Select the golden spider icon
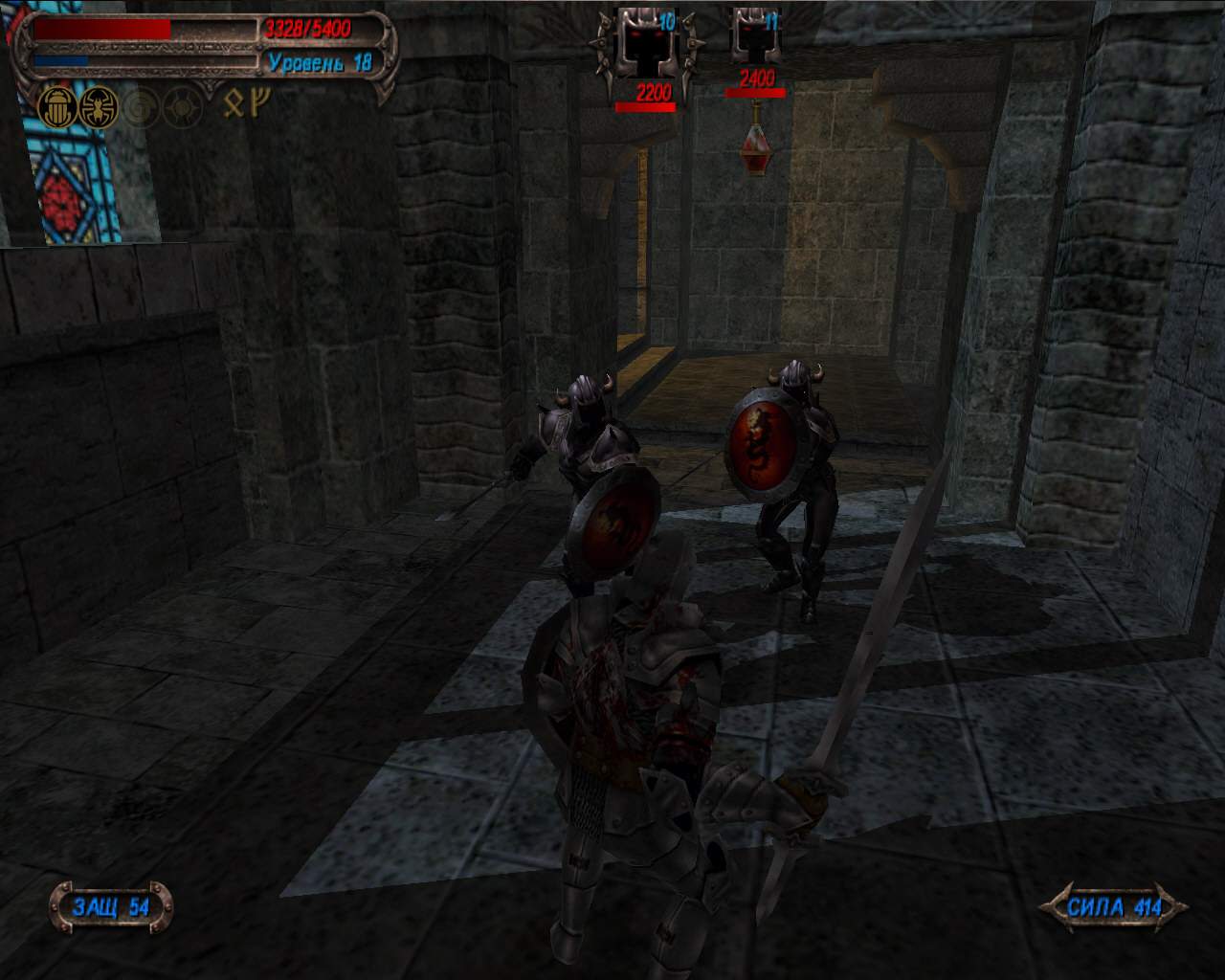1225x980 pixels. [x=99, y=109]
